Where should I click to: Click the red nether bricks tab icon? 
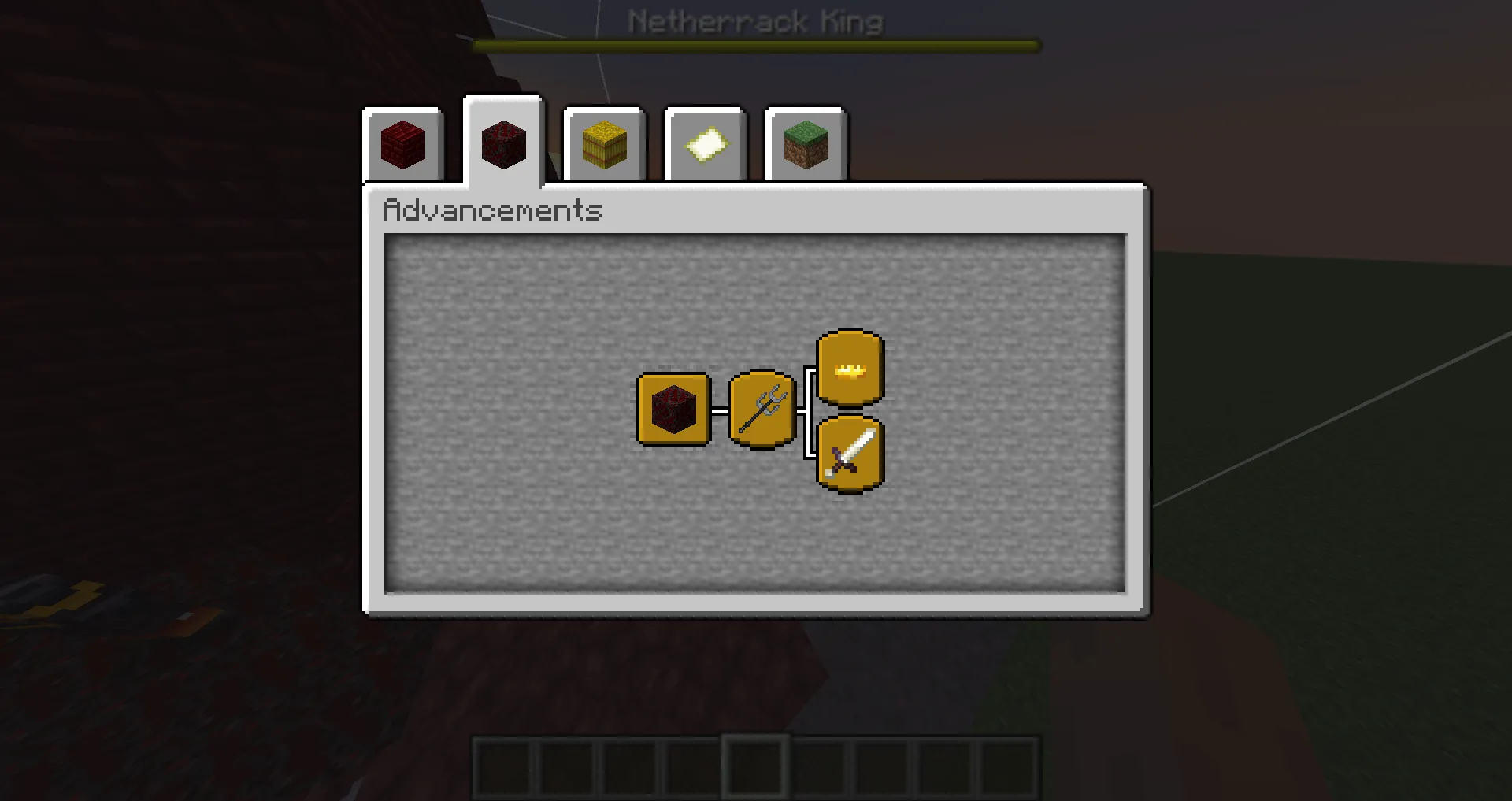point(403,146)
